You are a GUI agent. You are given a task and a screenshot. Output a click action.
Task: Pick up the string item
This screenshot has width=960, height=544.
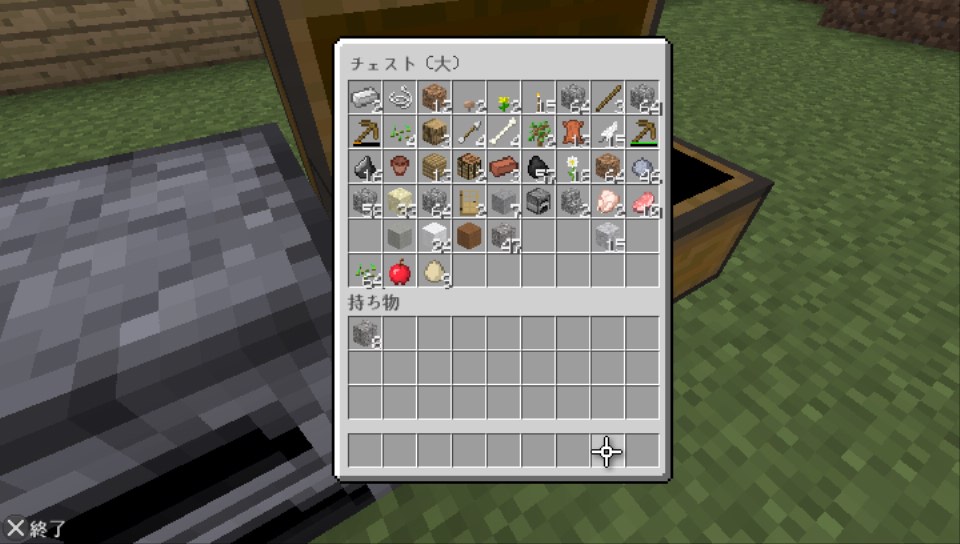click(400, 97)
